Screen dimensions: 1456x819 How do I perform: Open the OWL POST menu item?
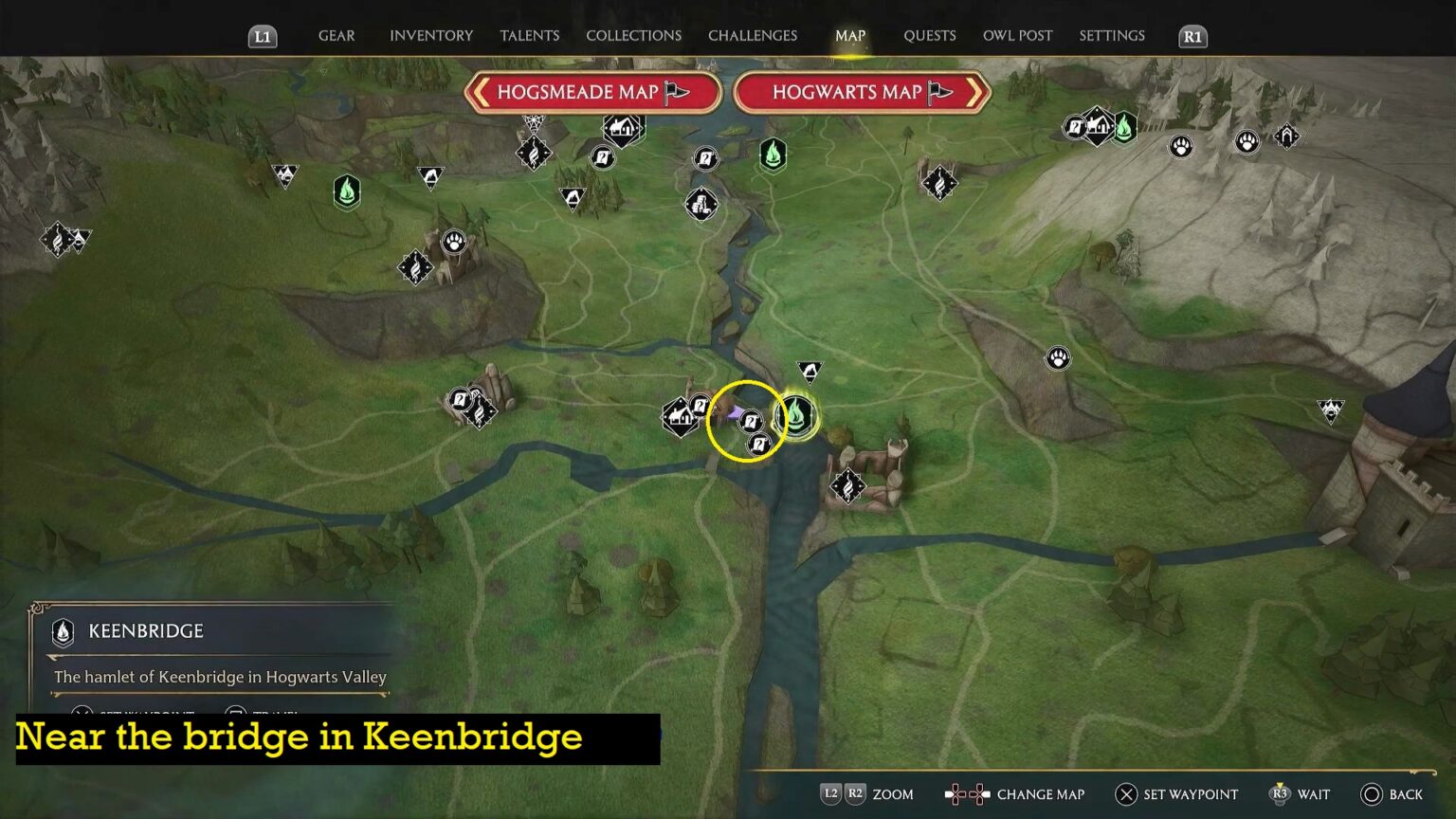[1017, 35]
